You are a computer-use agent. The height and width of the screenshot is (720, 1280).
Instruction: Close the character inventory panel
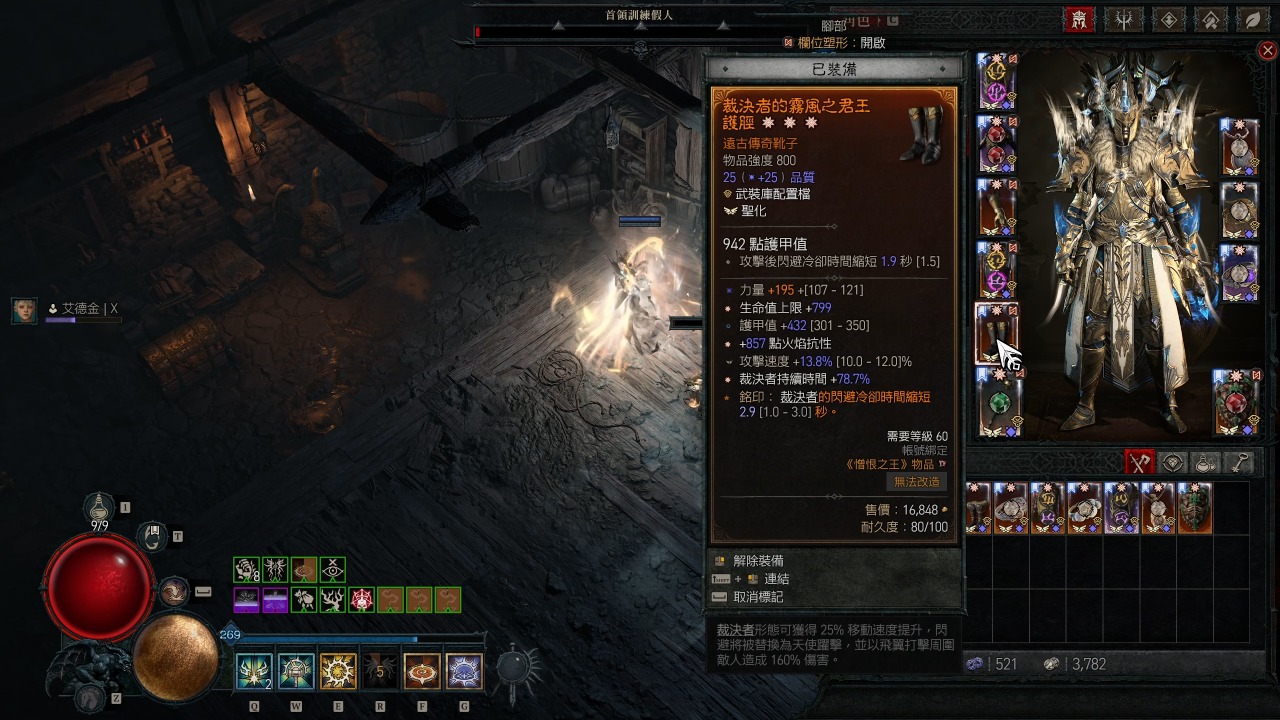(1267, 51)
